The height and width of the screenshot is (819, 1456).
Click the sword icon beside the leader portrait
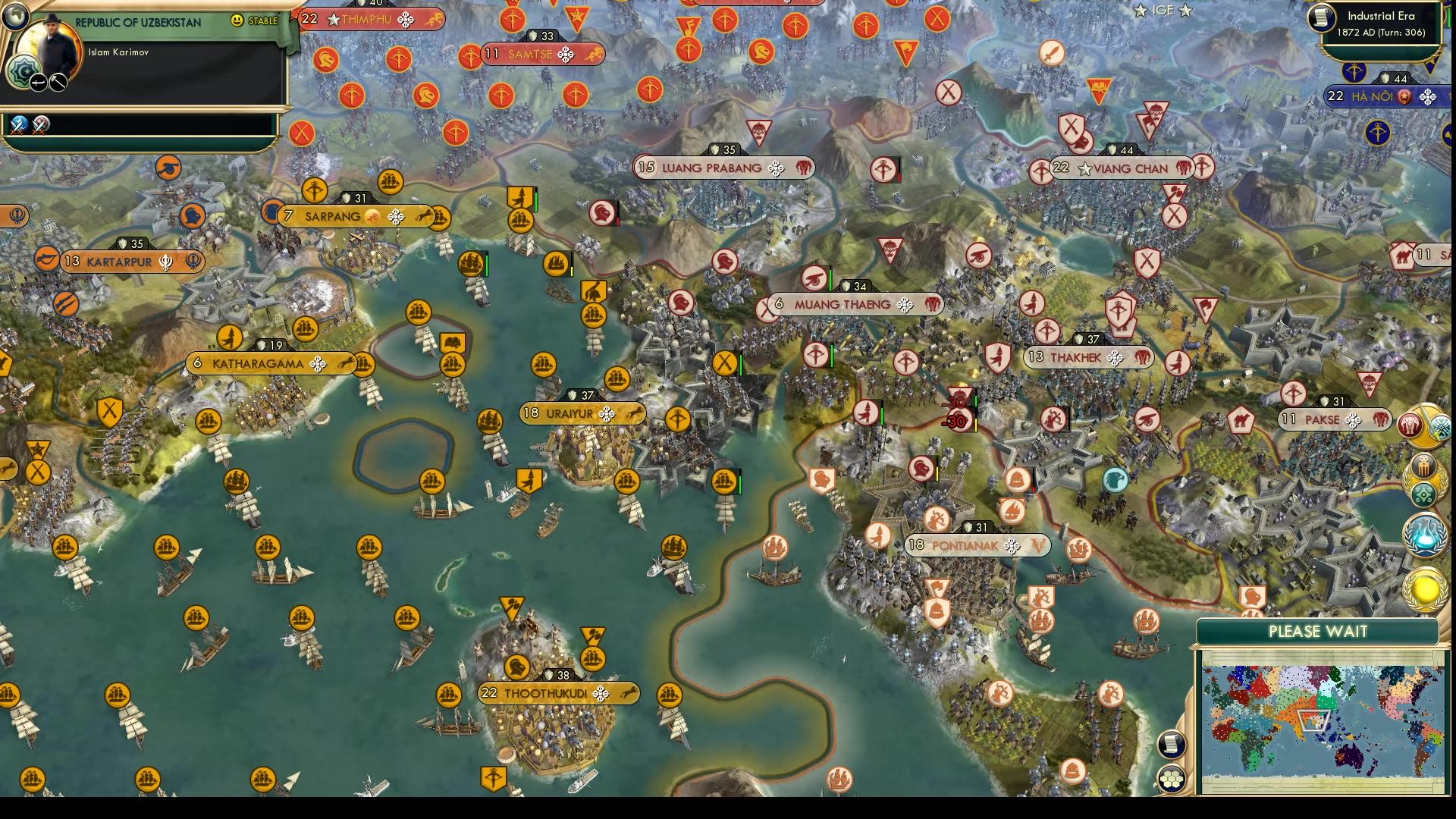point(38,83)
